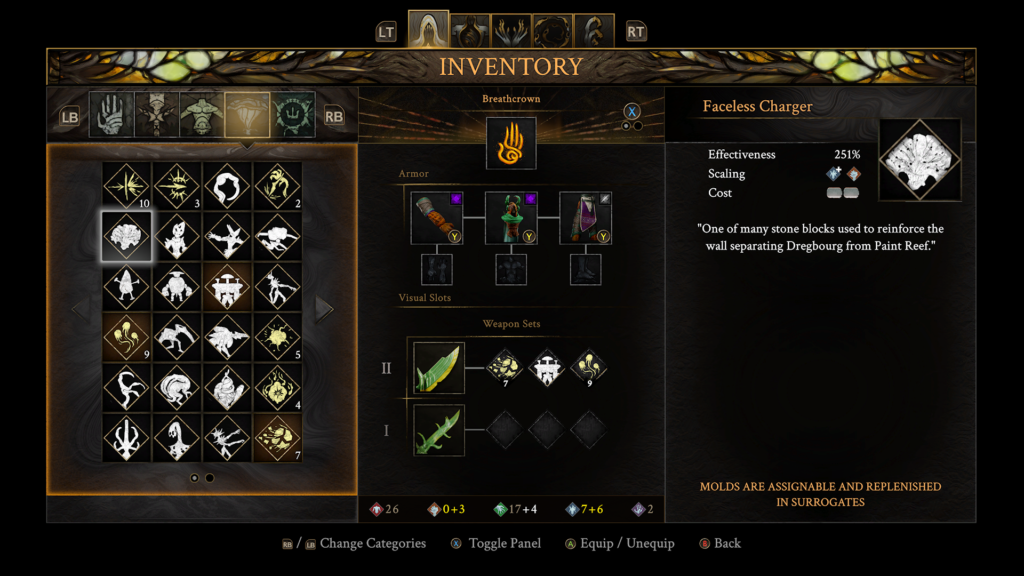Choose the green chest armor slot
Screen dimensions: 1024x576
tap(511, 218)
